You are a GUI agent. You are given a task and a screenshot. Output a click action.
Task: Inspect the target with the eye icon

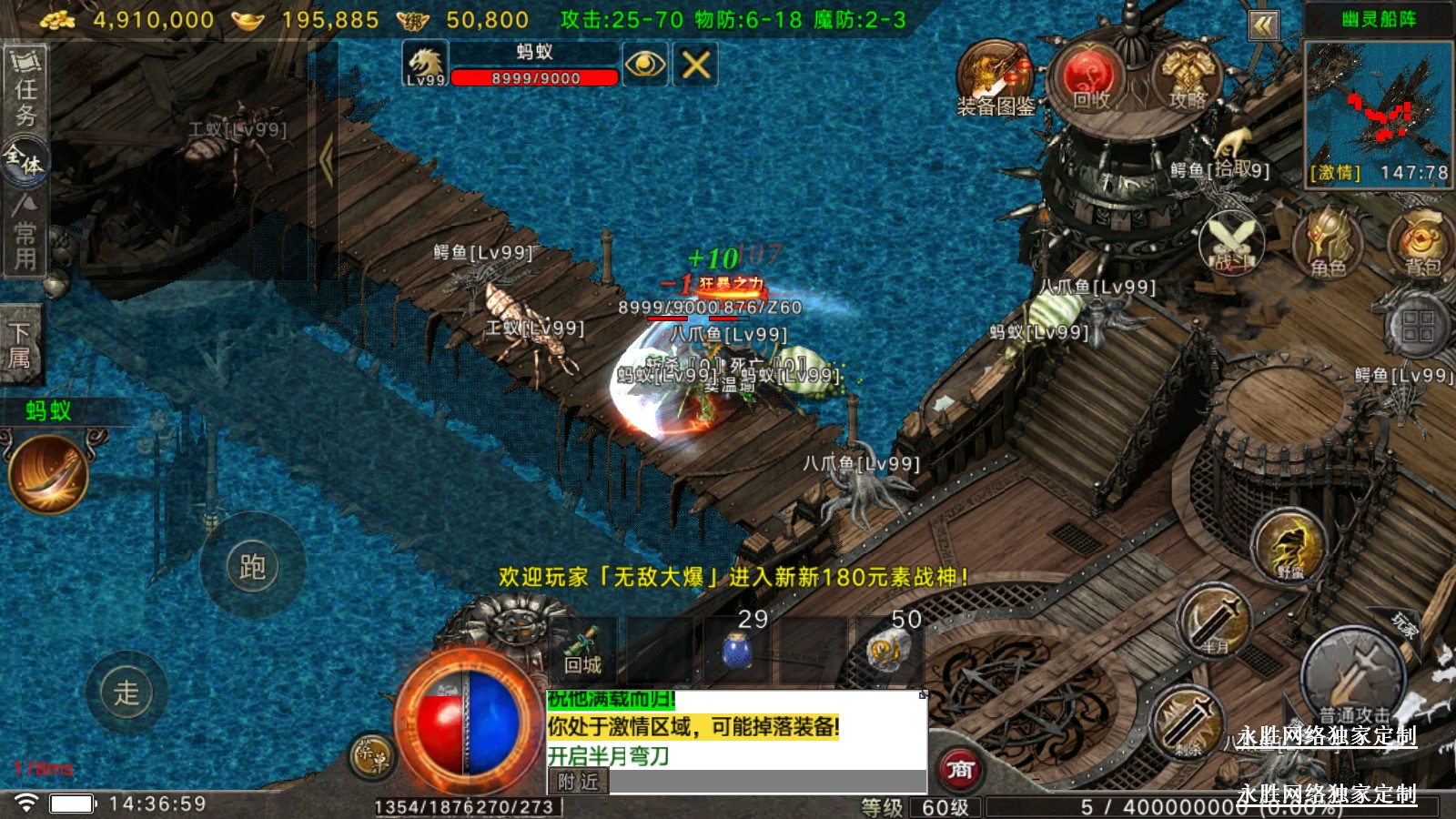click(644, 65)
